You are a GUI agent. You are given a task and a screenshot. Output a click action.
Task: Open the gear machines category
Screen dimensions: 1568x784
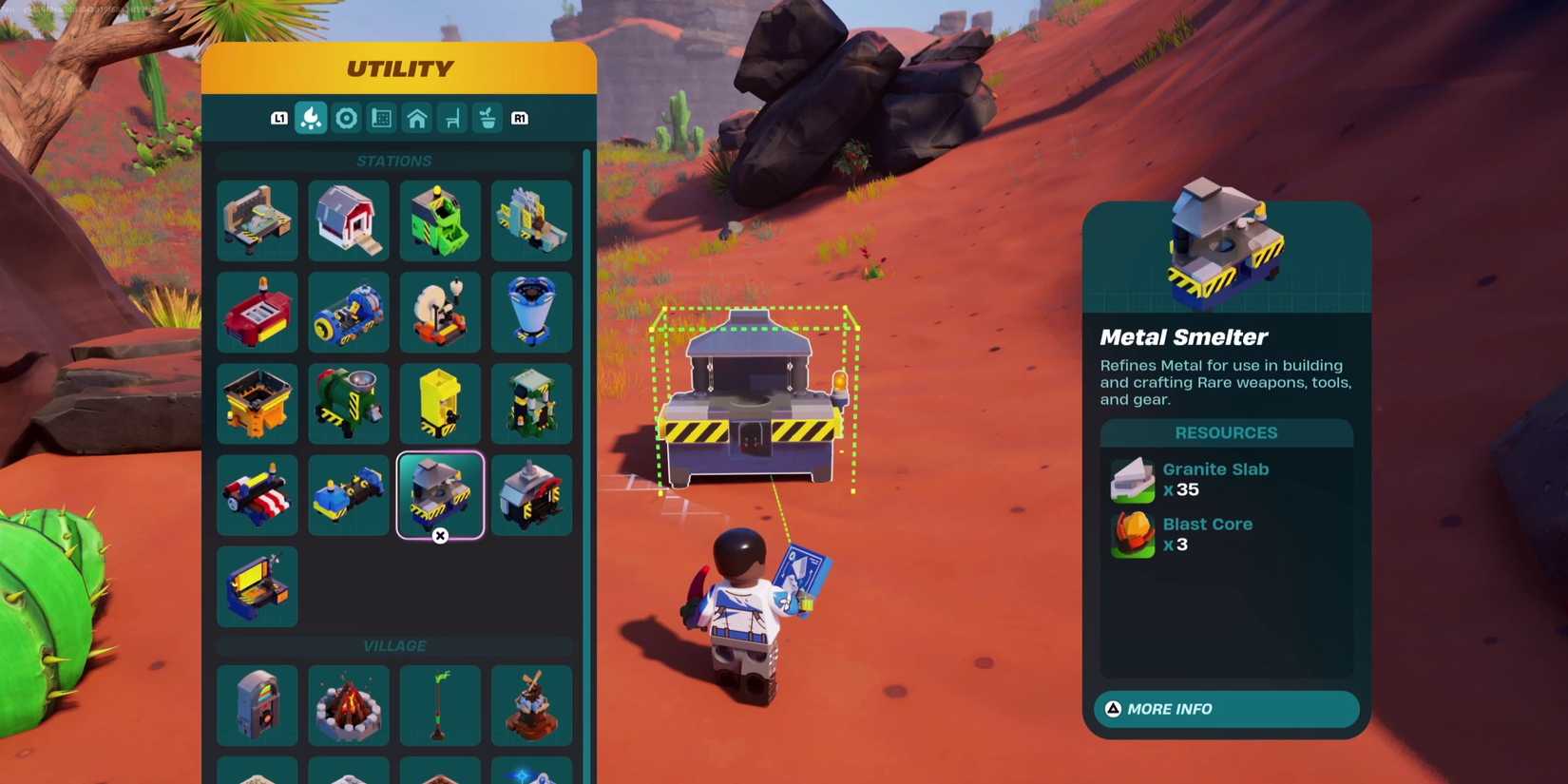pyautogui.click(x=347, y=117)
